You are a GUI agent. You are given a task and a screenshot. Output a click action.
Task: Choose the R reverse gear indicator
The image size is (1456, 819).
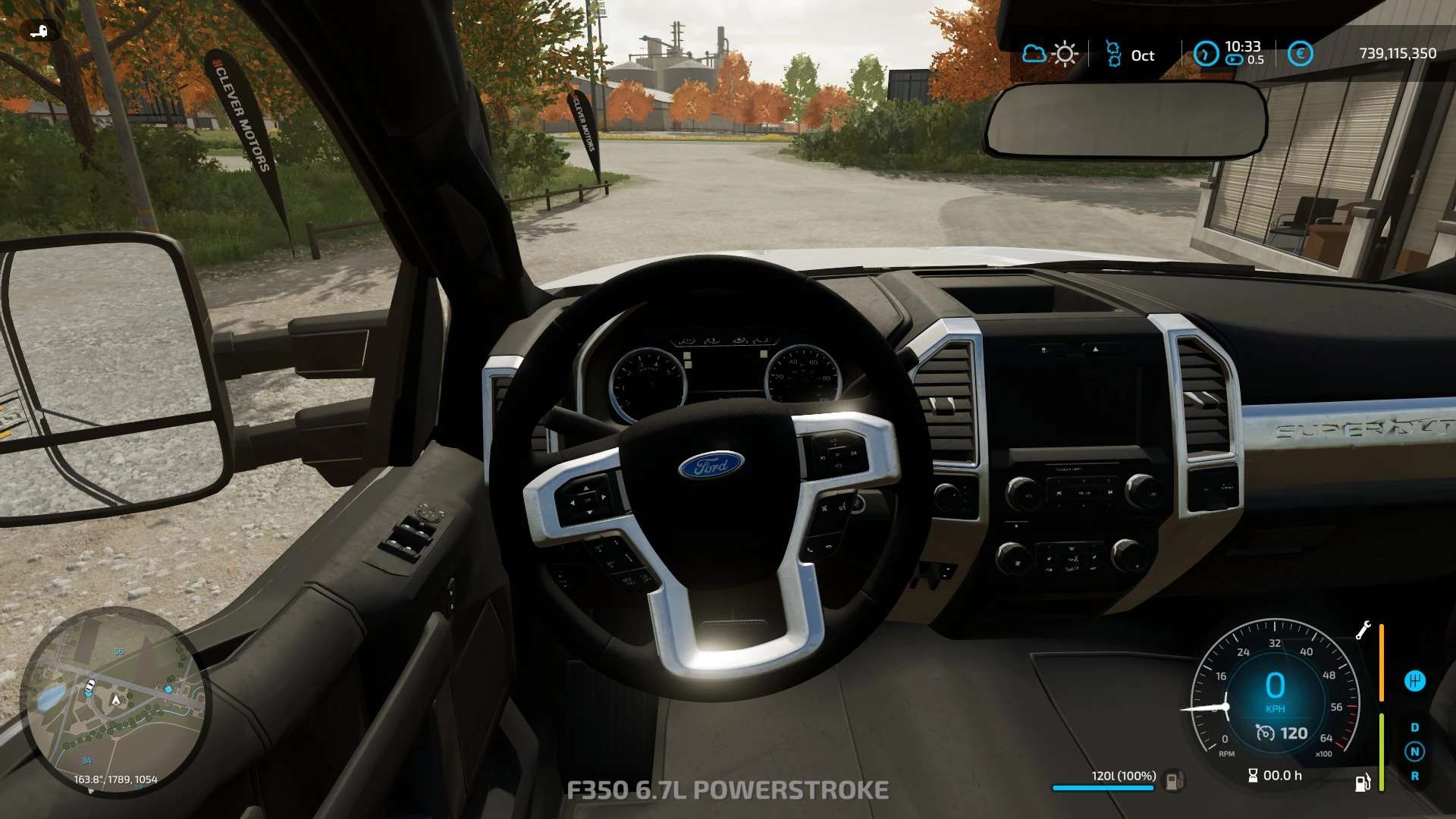click(x=1414, y=776)
